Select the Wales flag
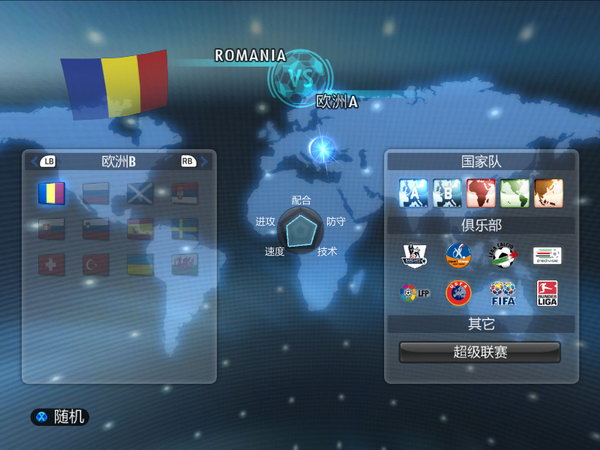 pos(185,265)
